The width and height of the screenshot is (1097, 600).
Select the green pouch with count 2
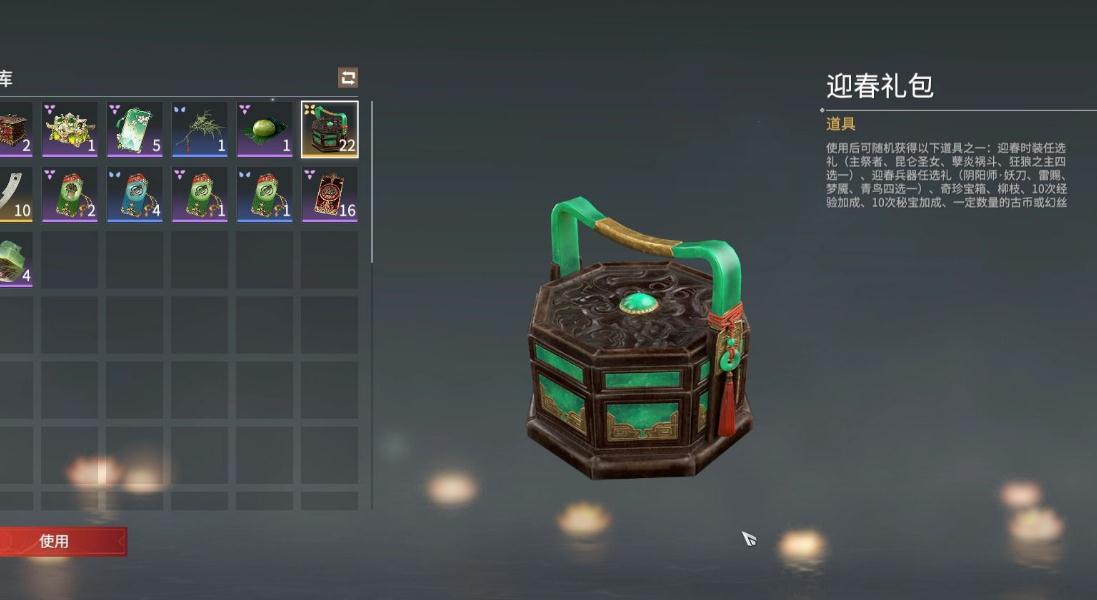click(70, 194)
